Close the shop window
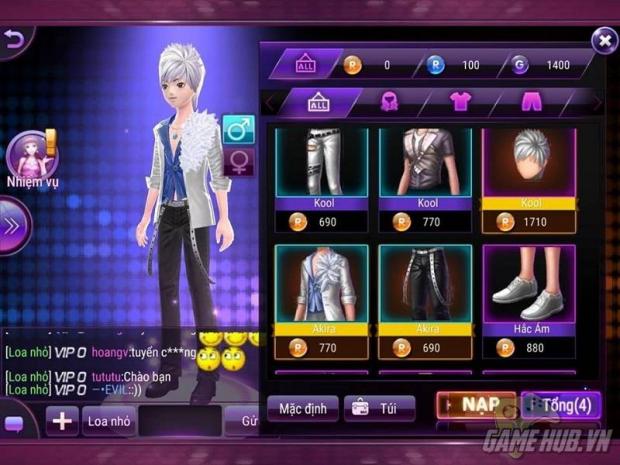This screenshot has width=620, height=465. pyautogui.click(x=603, y=40)
